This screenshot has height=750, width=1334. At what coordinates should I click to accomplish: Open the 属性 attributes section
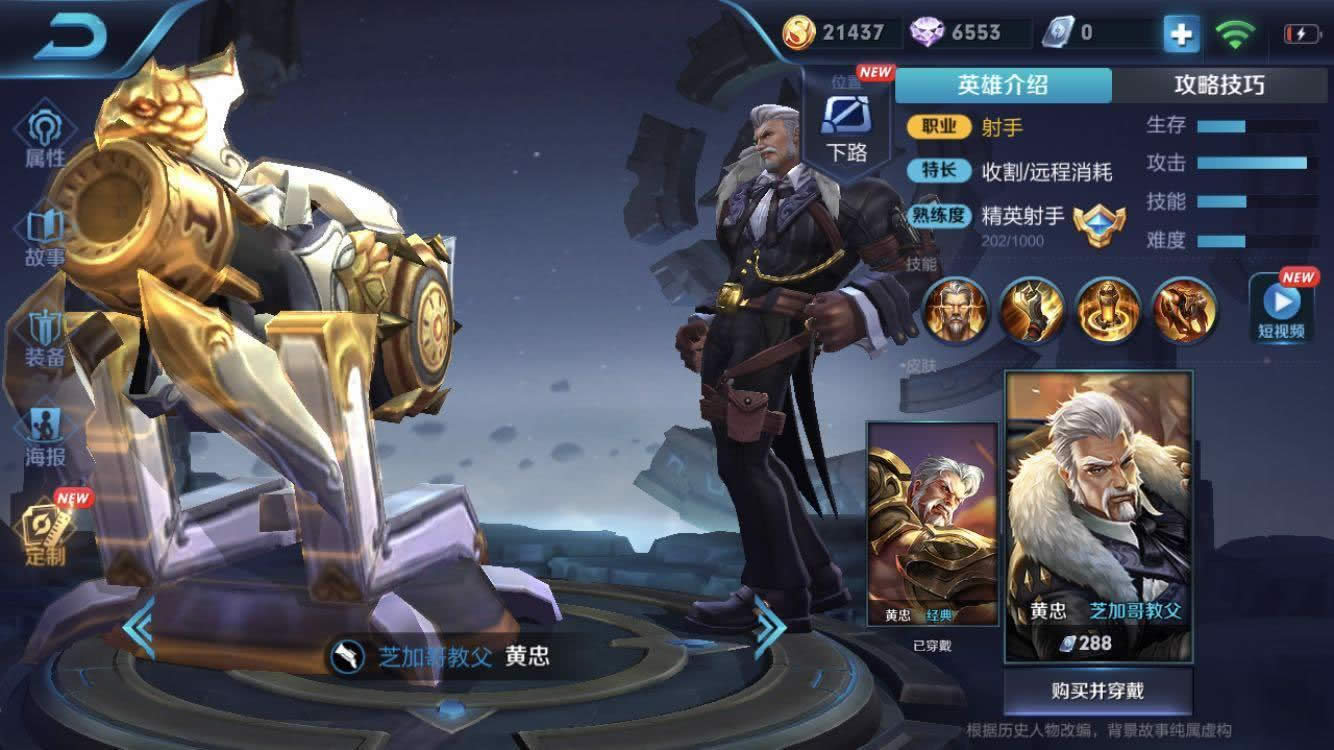pyautogui.click(x=45, y=138)
